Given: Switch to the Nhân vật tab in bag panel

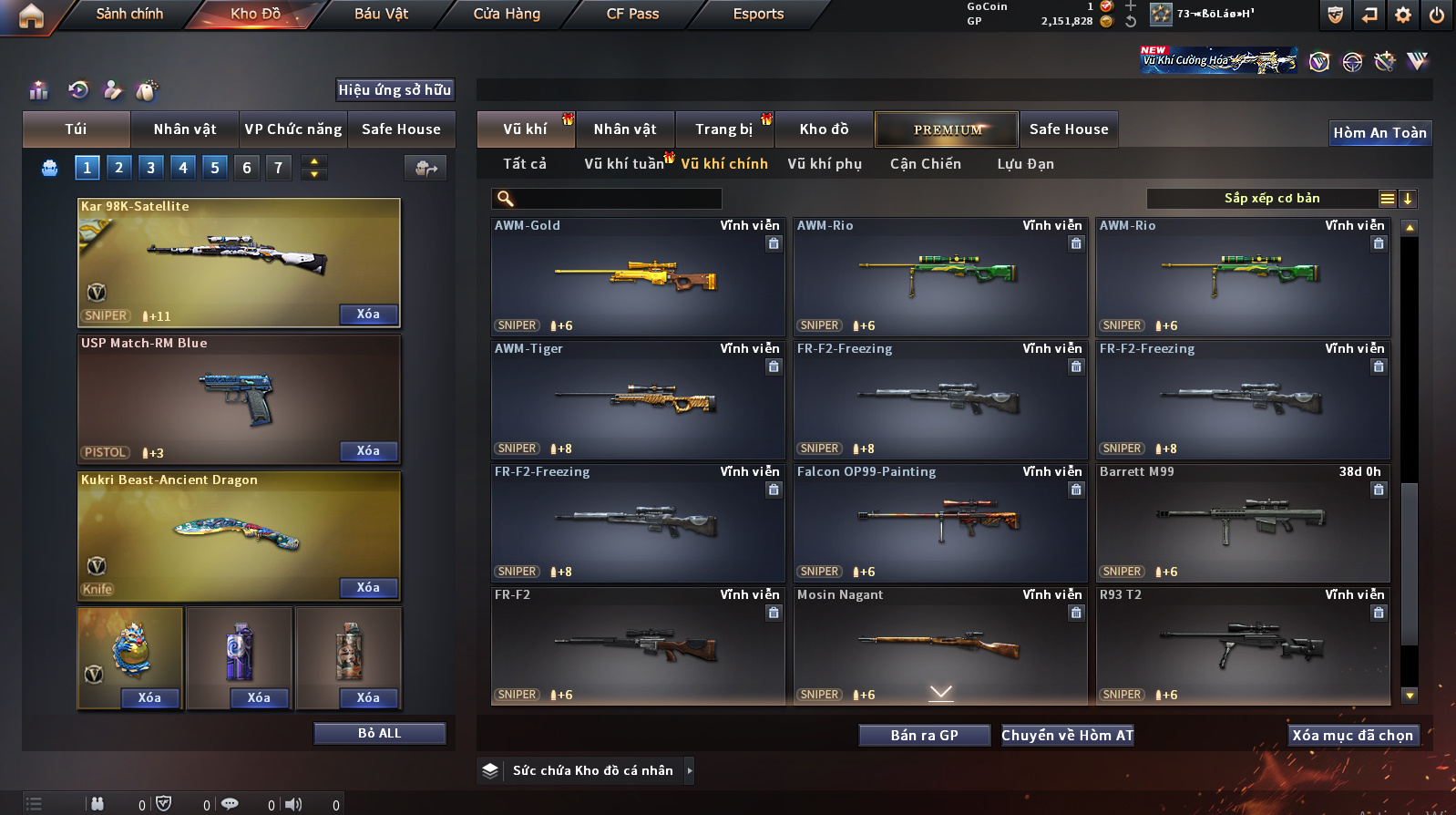Looking at the screenshot, I should click(185, 129).
